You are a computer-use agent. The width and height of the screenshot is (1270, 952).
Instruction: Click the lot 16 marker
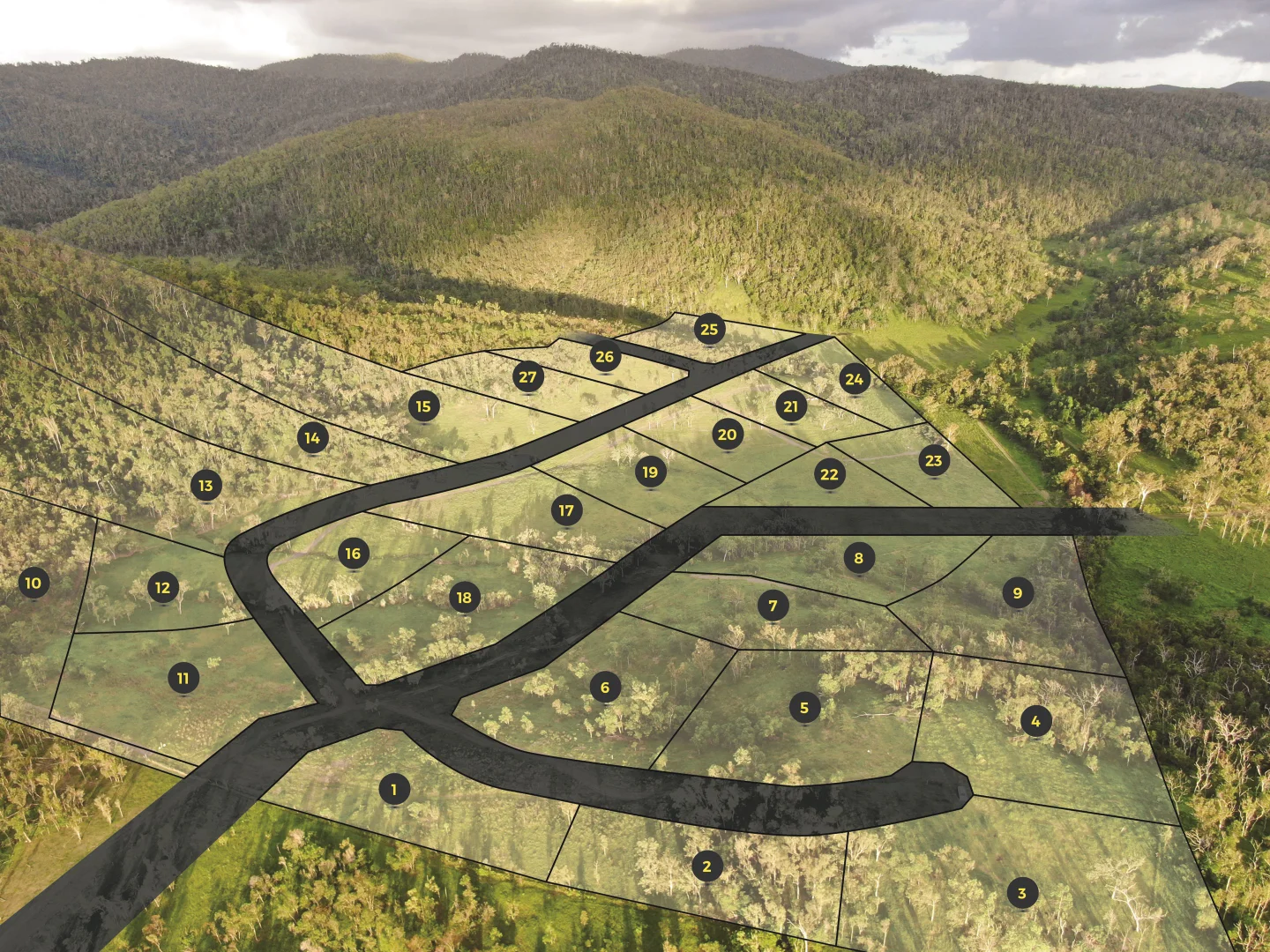point(353,554)
